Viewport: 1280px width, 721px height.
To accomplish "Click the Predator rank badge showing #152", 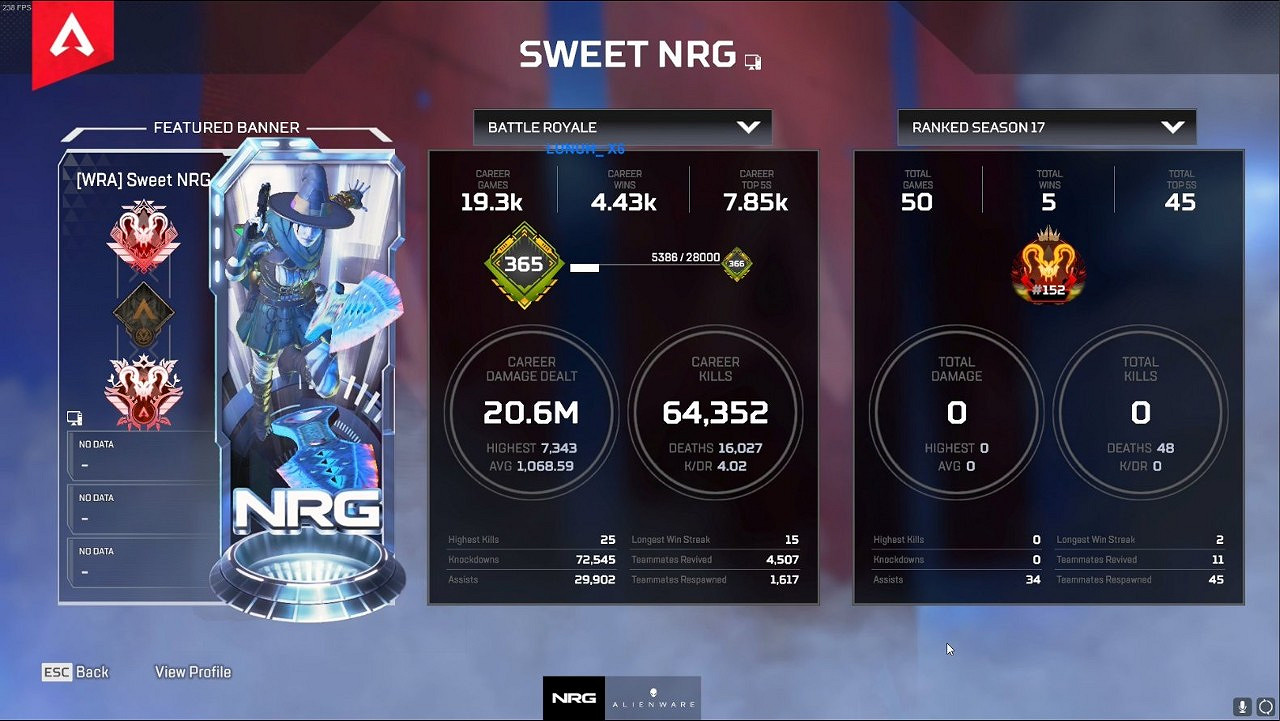I will tap(1048, 268).
